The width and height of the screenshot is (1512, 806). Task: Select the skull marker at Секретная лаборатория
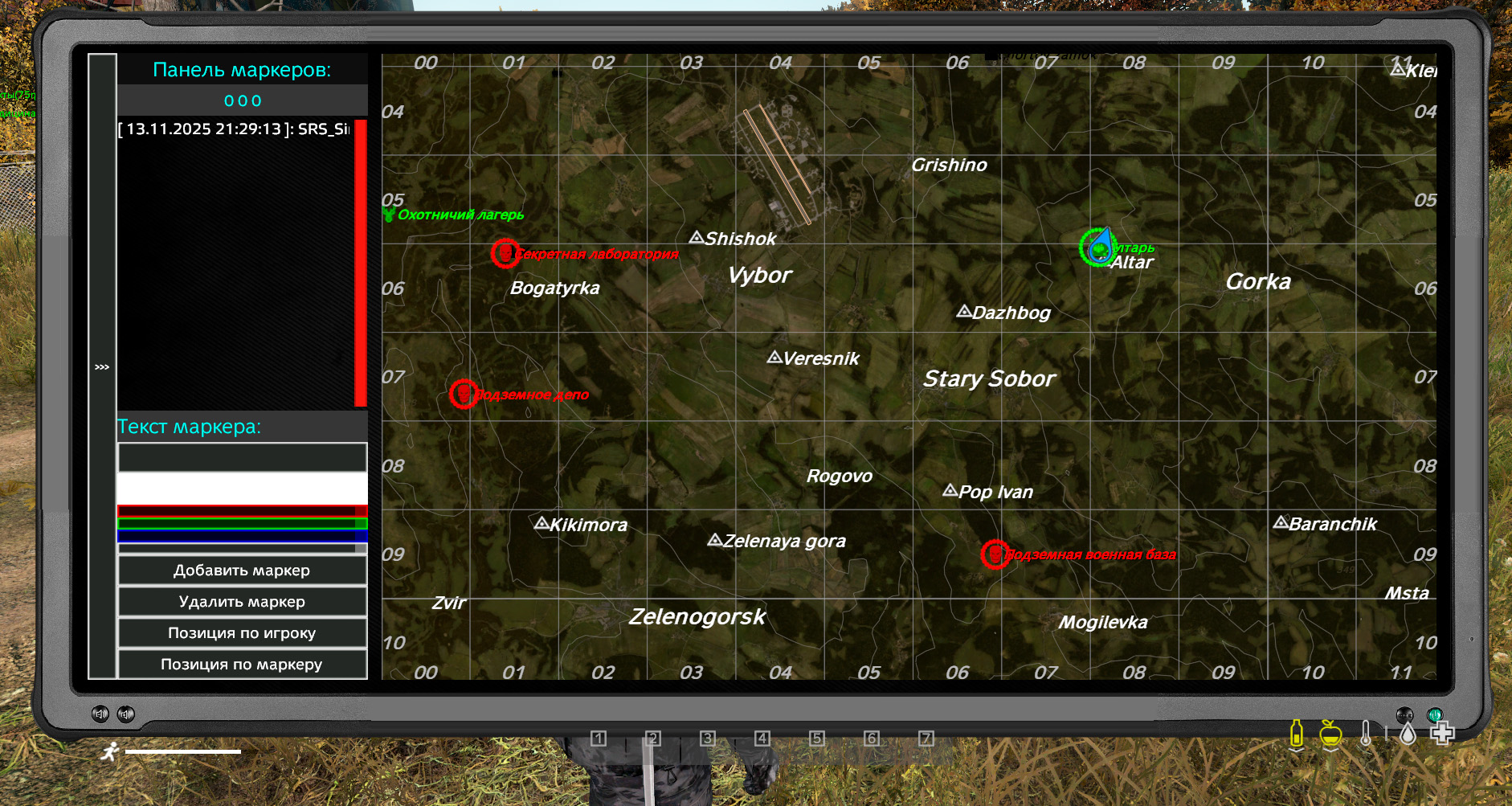coord(505,252)
